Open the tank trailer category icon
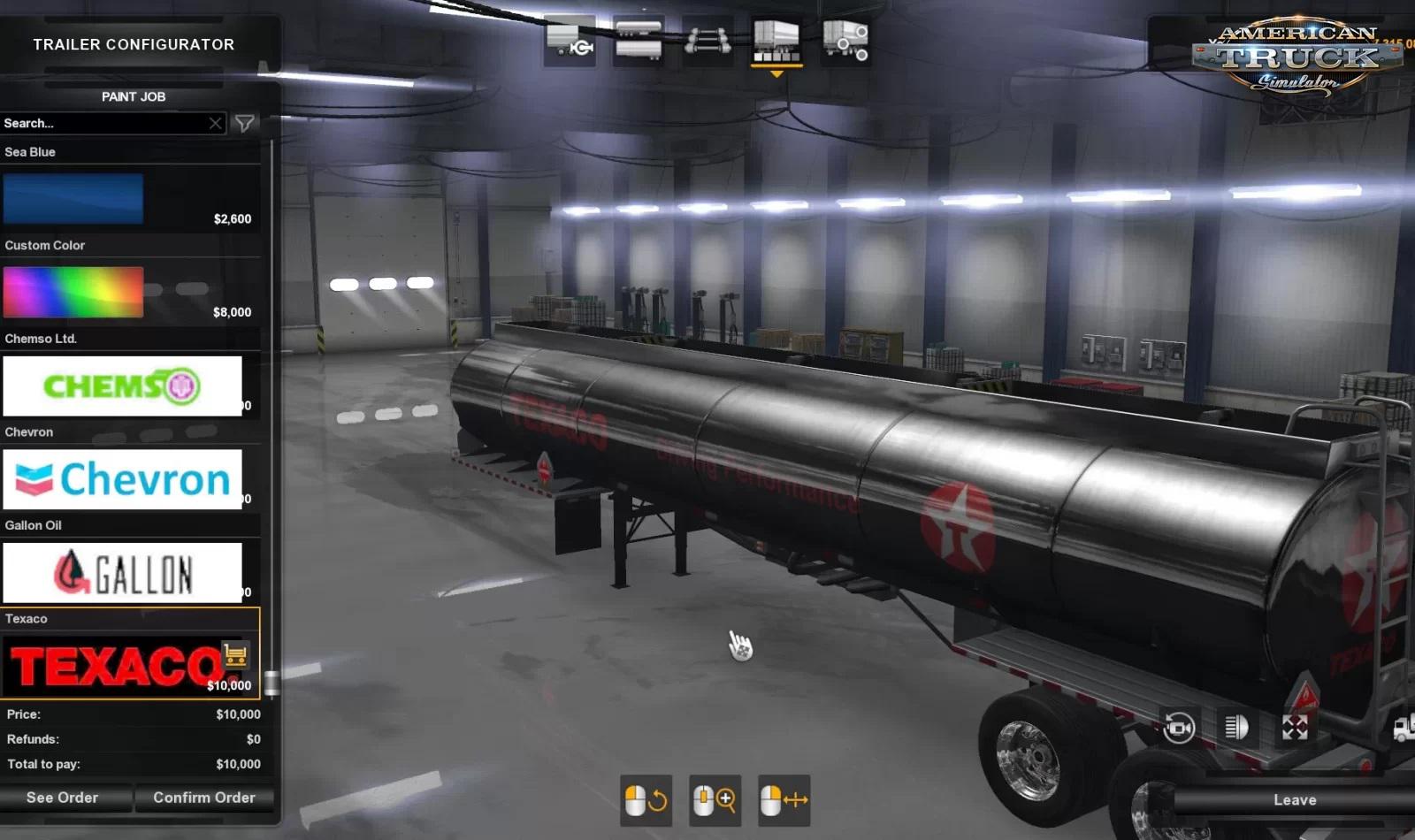 pos(639,38)
